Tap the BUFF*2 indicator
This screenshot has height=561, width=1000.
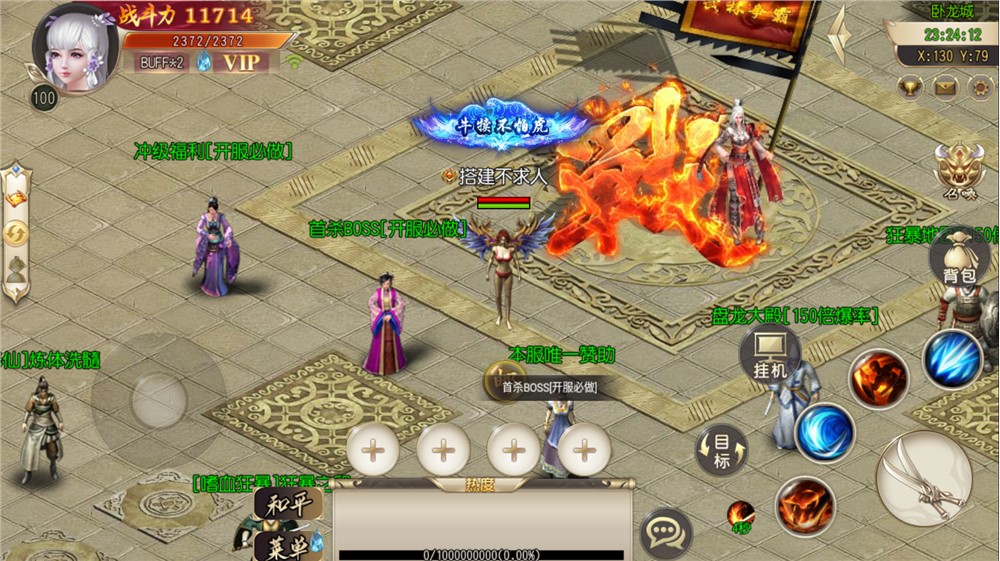coord(160,62)
